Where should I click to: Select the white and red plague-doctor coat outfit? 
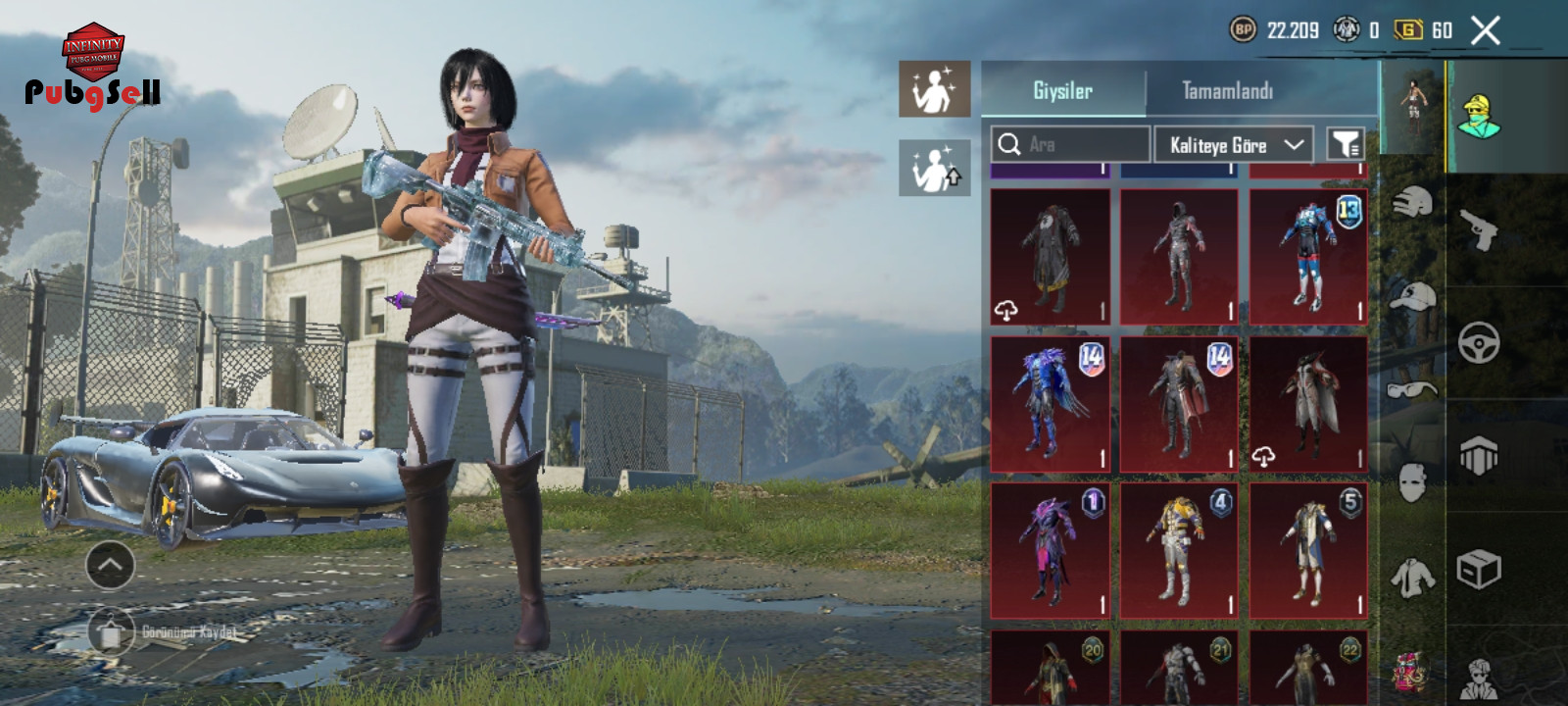pos(1308,404)
